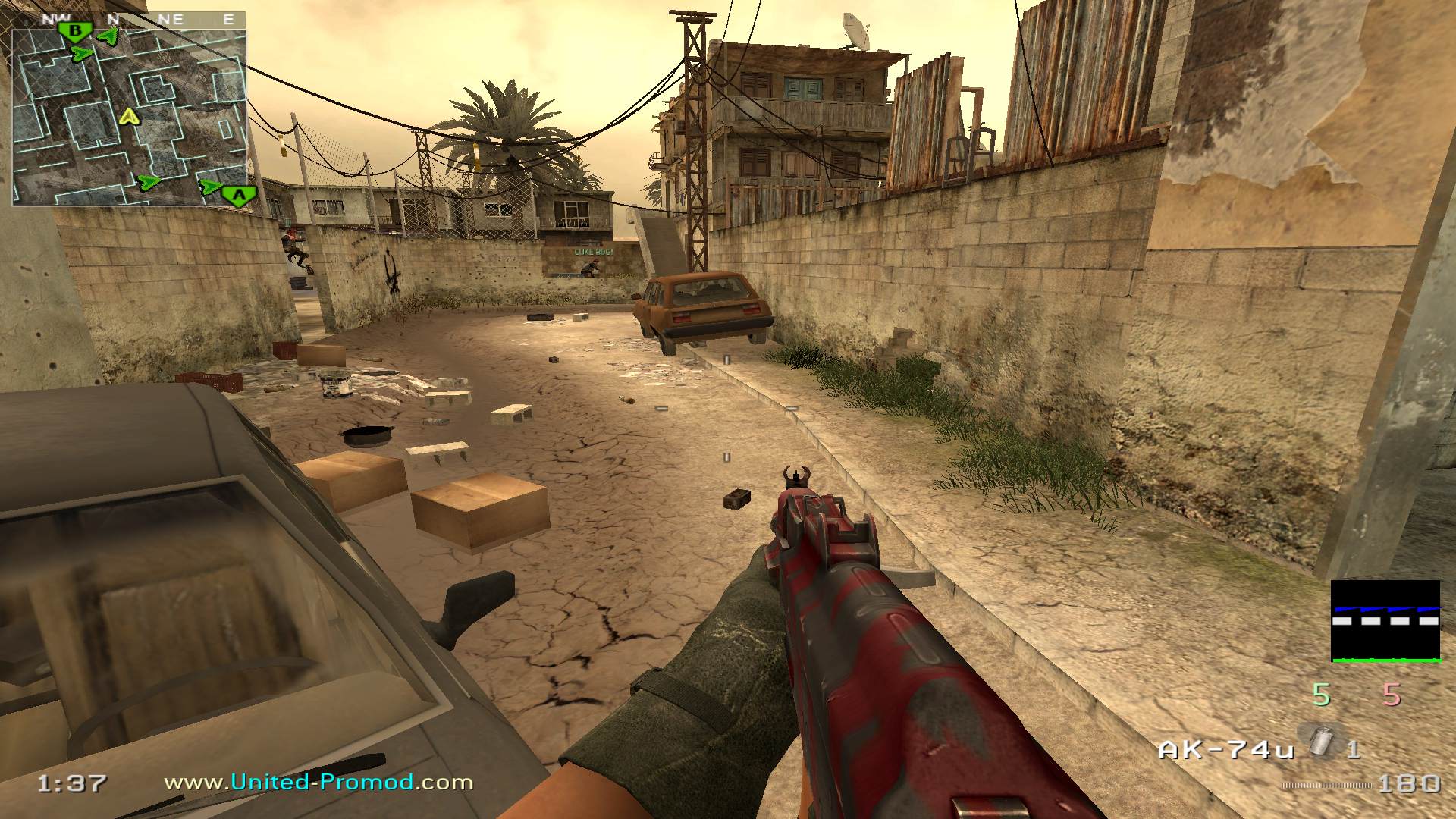Viewport: 1456px width, 819px height.
Task: Click the AK-74u weapon label
Action: (1225, 750)
